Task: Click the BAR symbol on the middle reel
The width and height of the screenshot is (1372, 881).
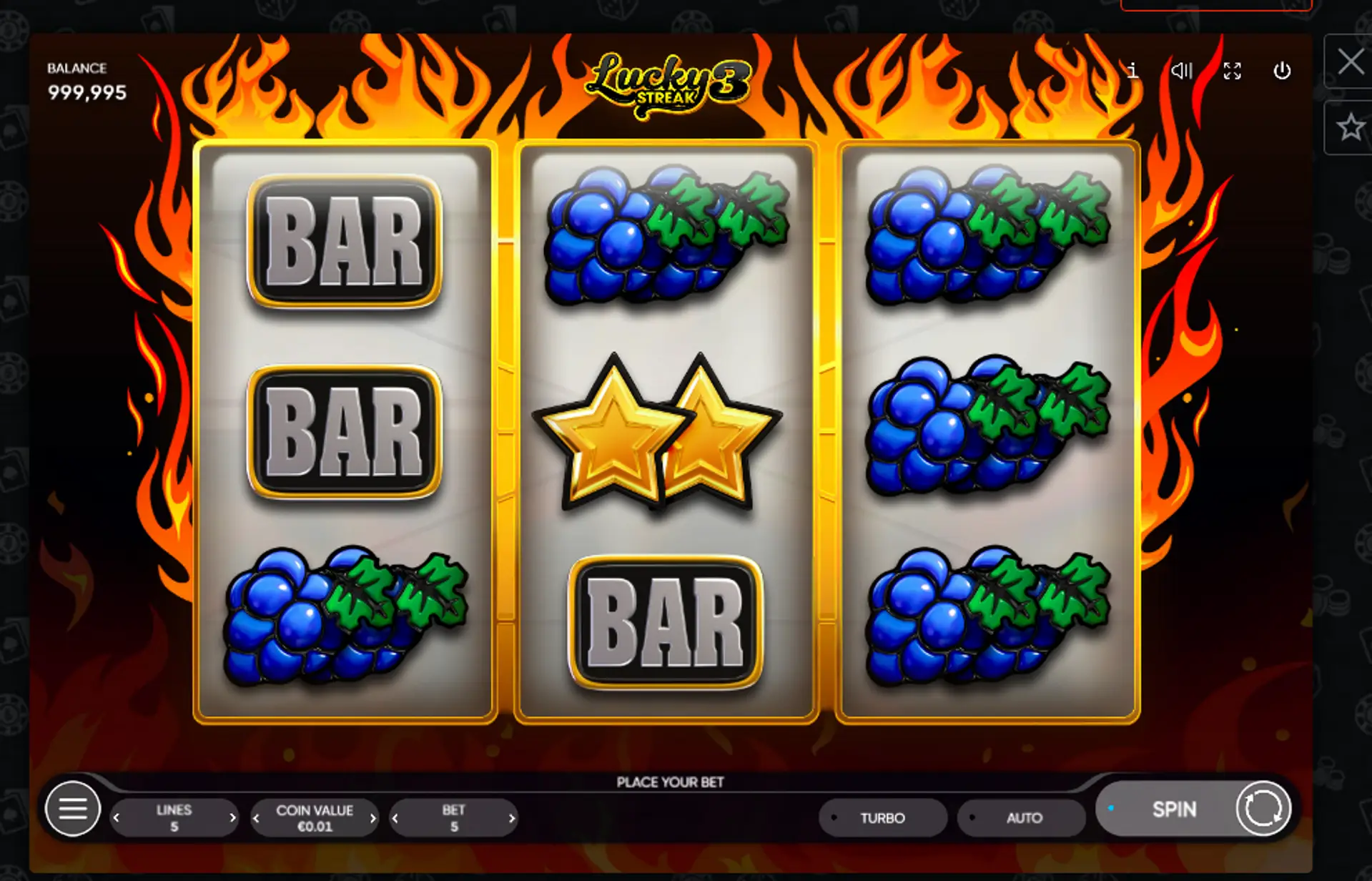Action: click(x=666, y=624)
